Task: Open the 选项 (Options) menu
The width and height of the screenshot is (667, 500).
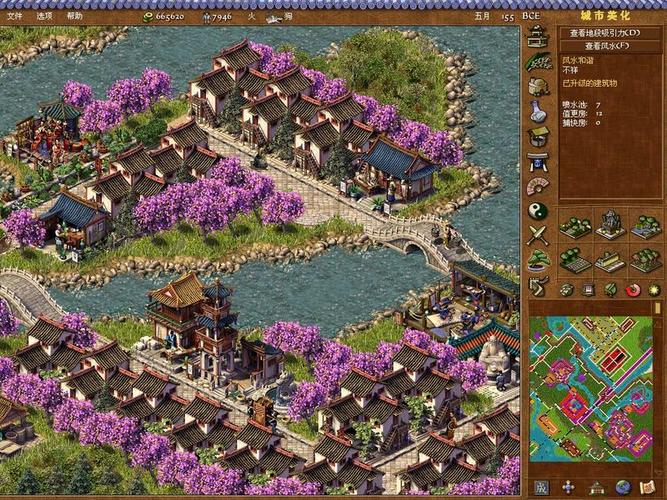Action: (x=45, y=16)
